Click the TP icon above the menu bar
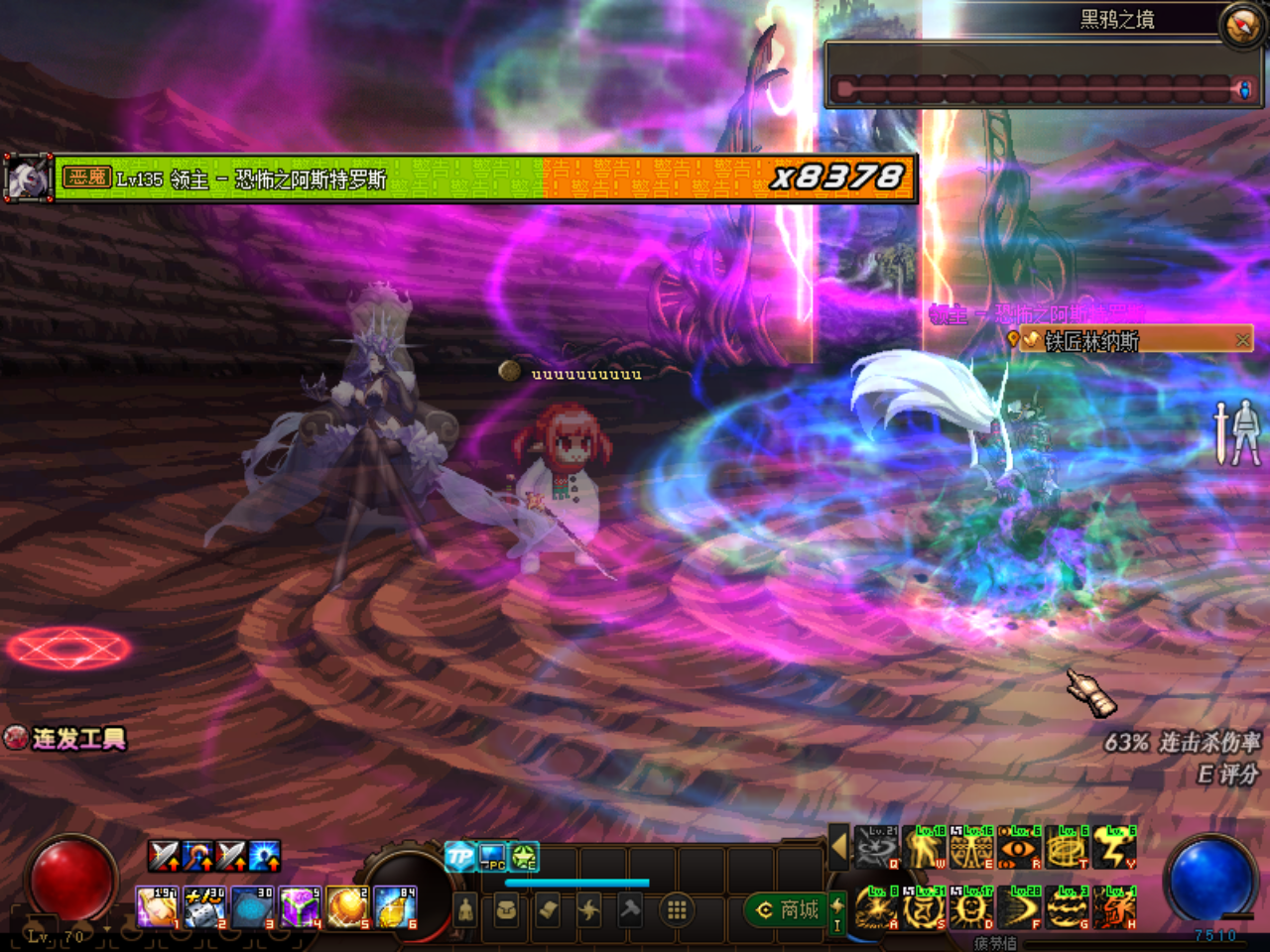The height and width of the screenshot is (952, 1270). (459, 856)
